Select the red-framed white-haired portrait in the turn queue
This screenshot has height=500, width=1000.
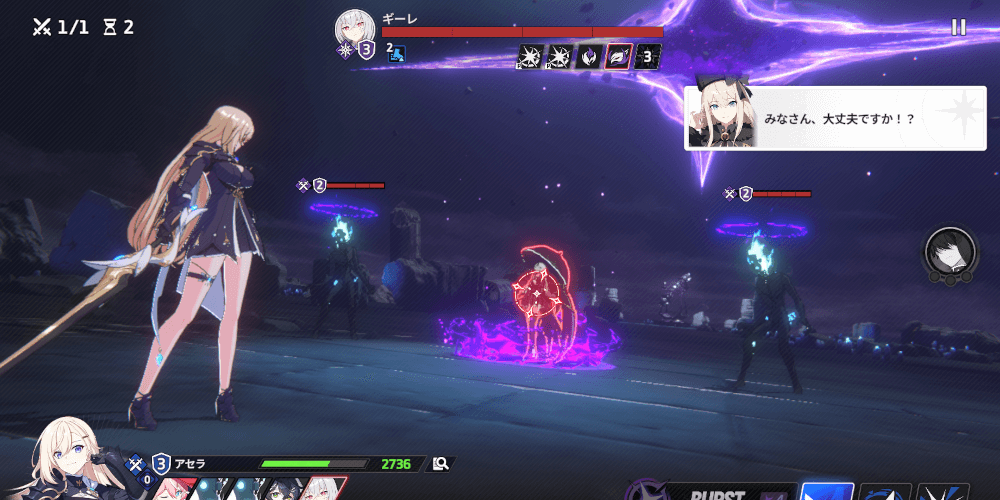coord(323,489)
